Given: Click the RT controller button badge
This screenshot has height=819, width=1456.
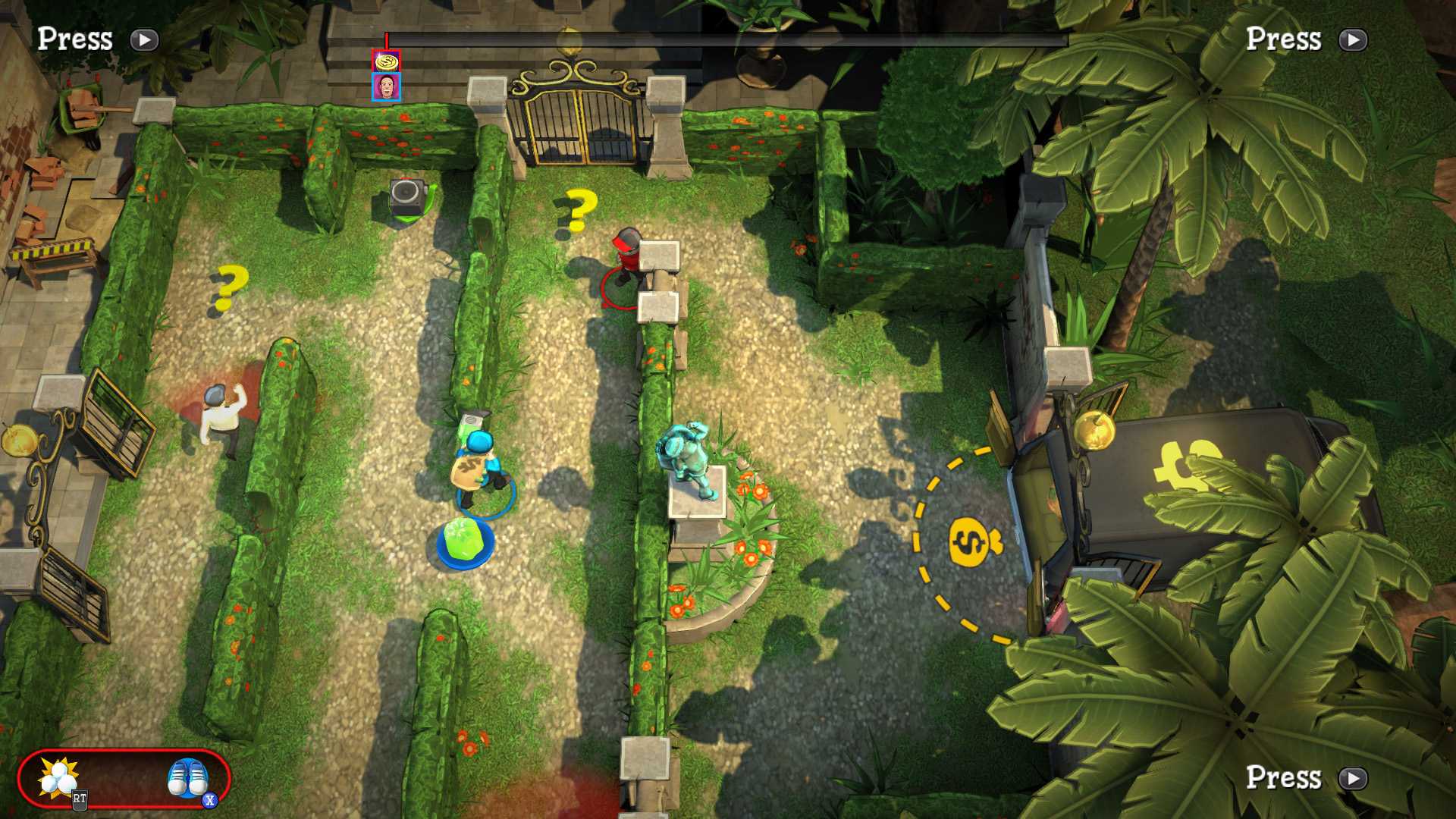Looking at the screenshot, I should pos(78,797).
